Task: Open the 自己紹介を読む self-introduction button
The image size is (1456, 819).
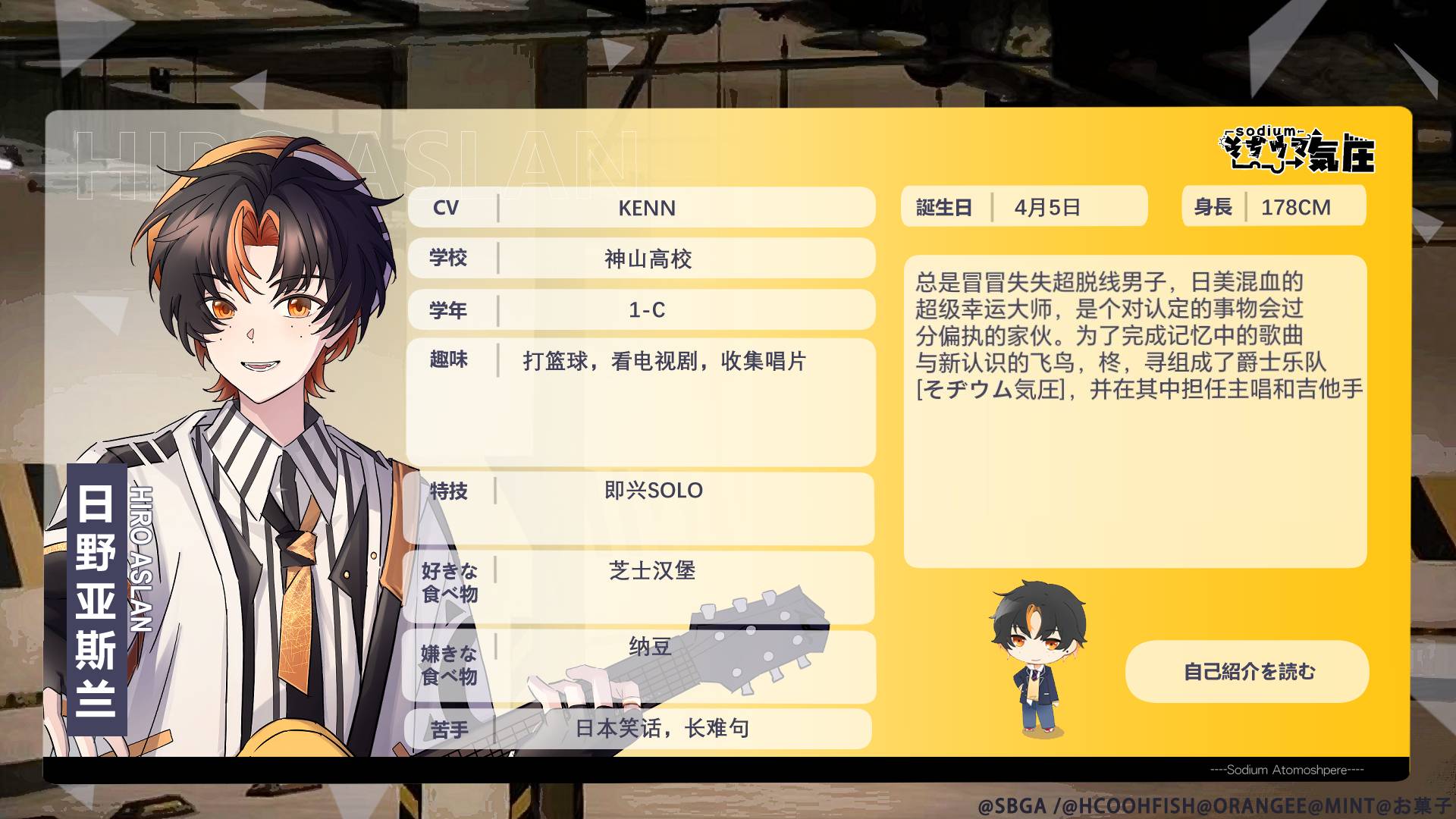Action: (x=1247, y=671)
